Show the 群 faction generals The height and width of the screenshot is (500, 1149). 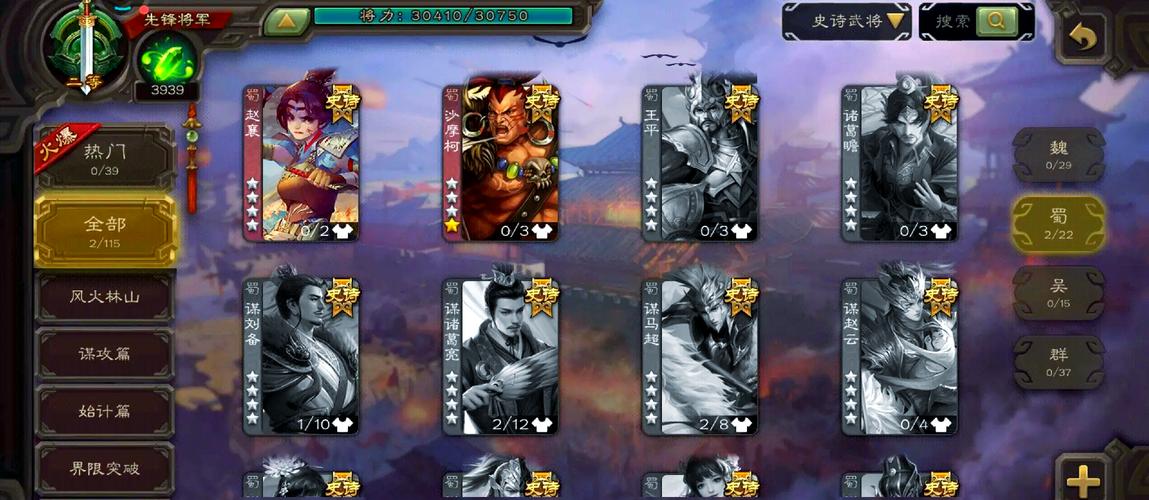pos(1058,361)
